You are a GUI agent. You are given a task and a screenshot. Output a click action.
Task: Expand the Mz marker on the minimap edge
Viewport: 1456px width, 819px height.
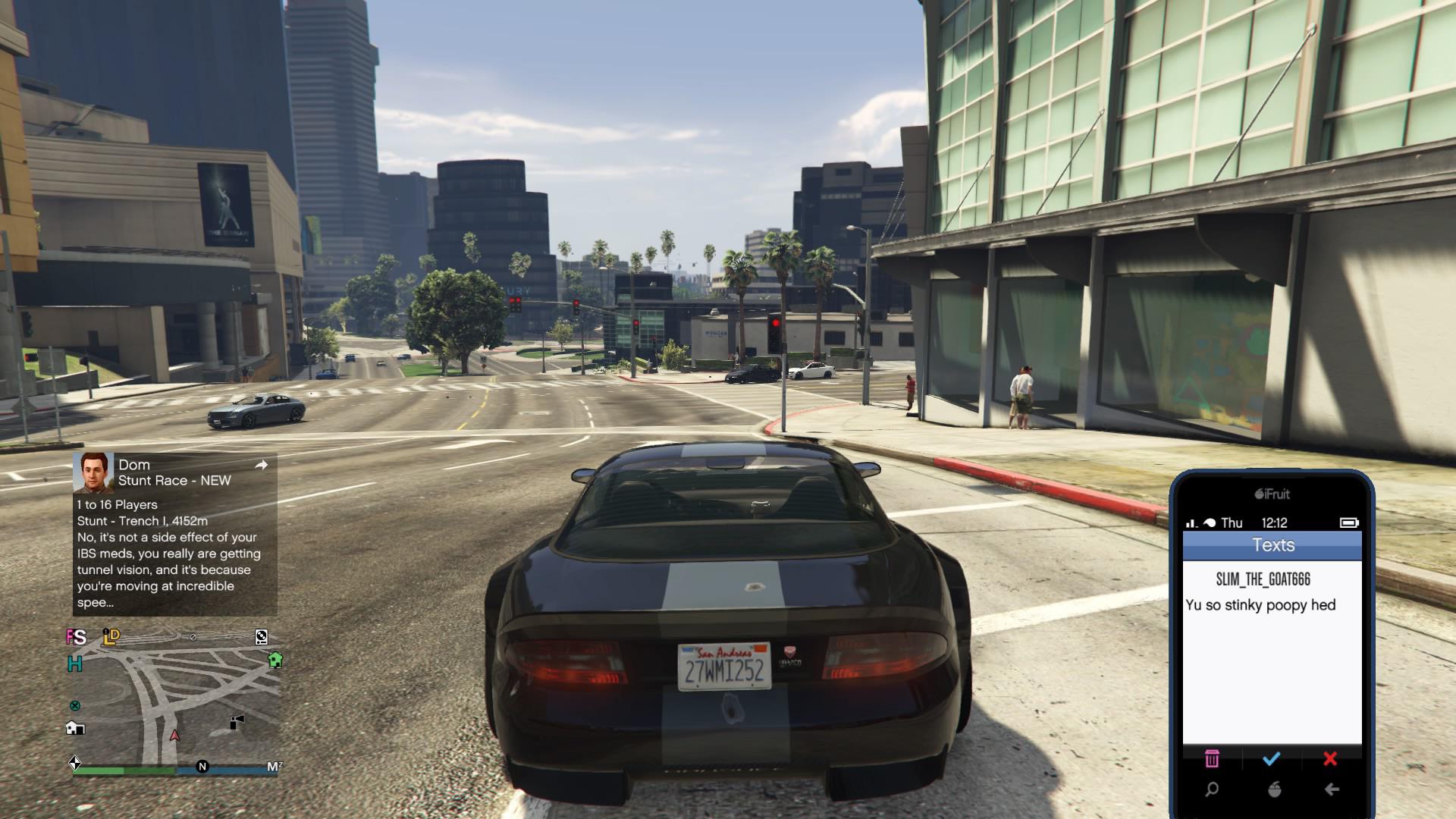tap(275, 766)
